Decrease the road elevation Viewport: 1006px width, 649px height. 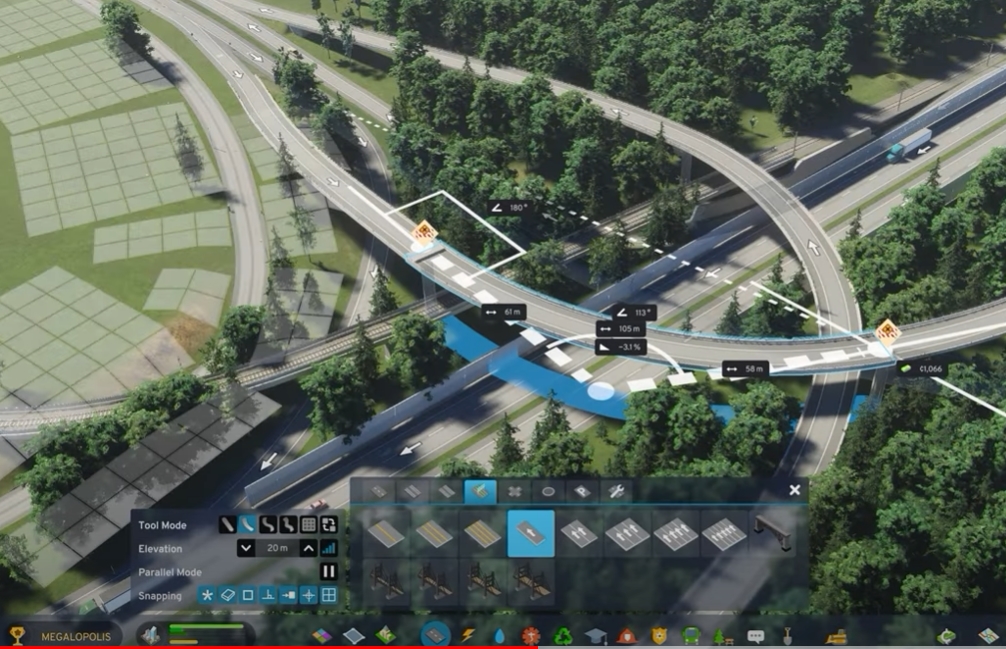pos(246,548)
